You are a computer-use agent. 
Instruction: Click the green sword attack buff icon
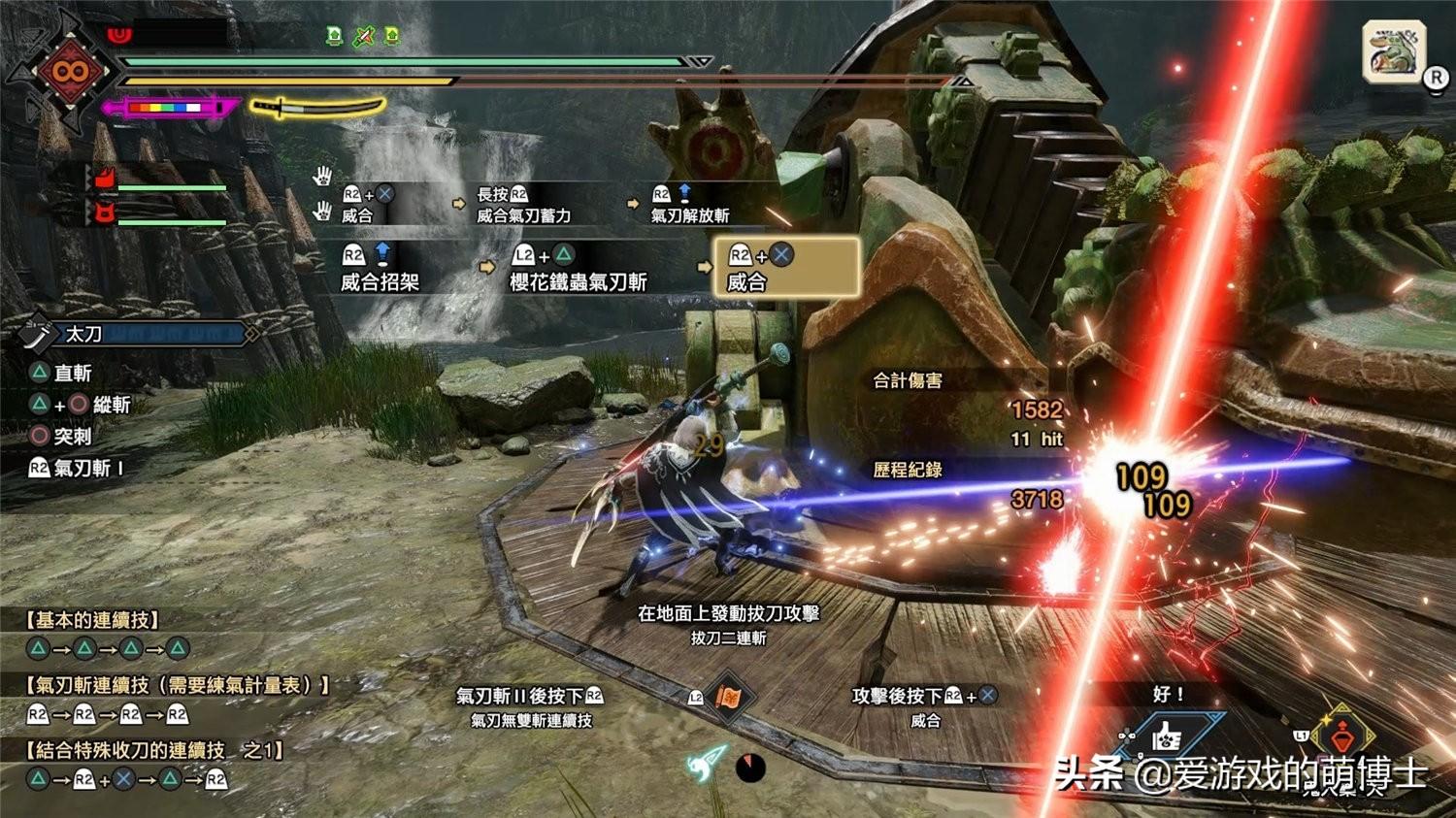(x=363, y=37)
